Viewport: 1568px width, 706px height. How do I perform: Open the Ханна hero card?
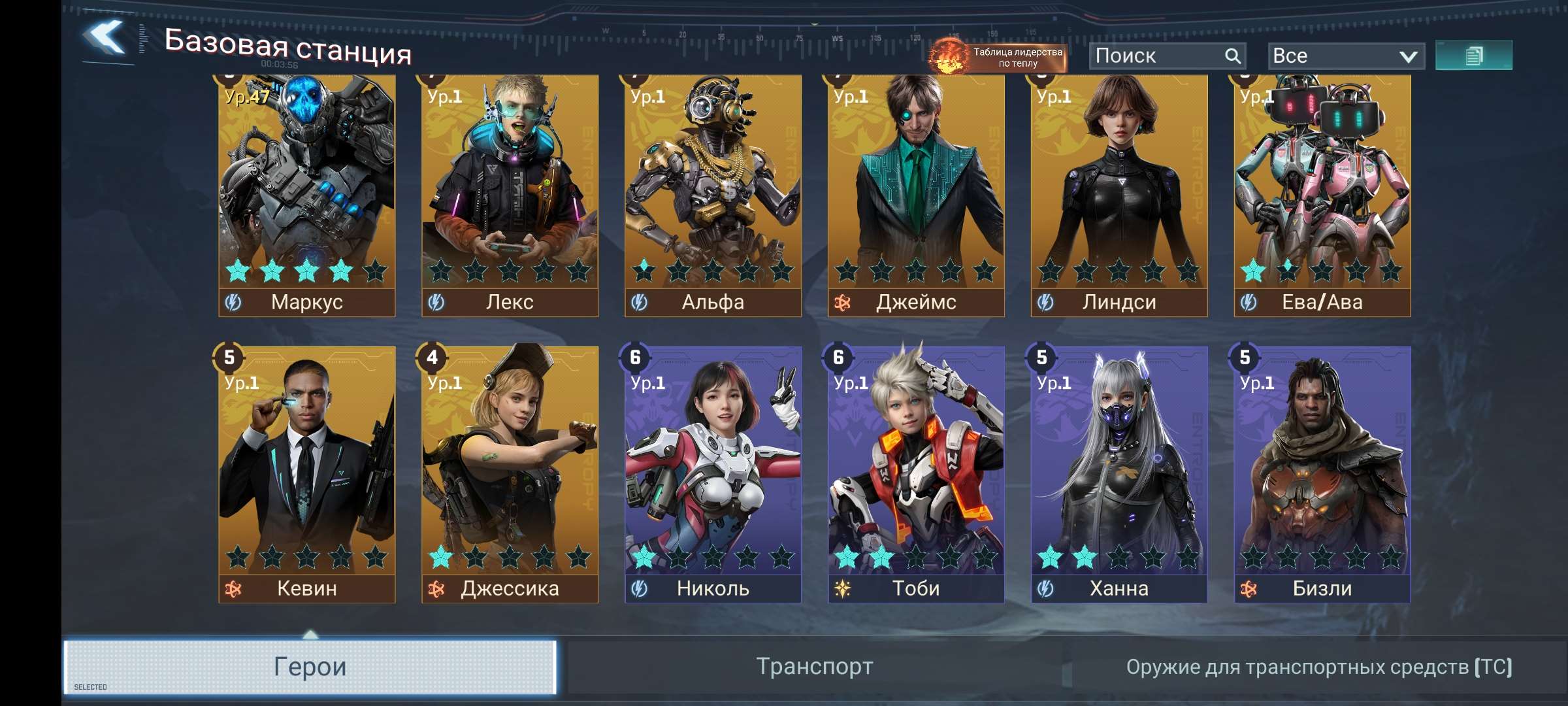[x=1119, y=474]
